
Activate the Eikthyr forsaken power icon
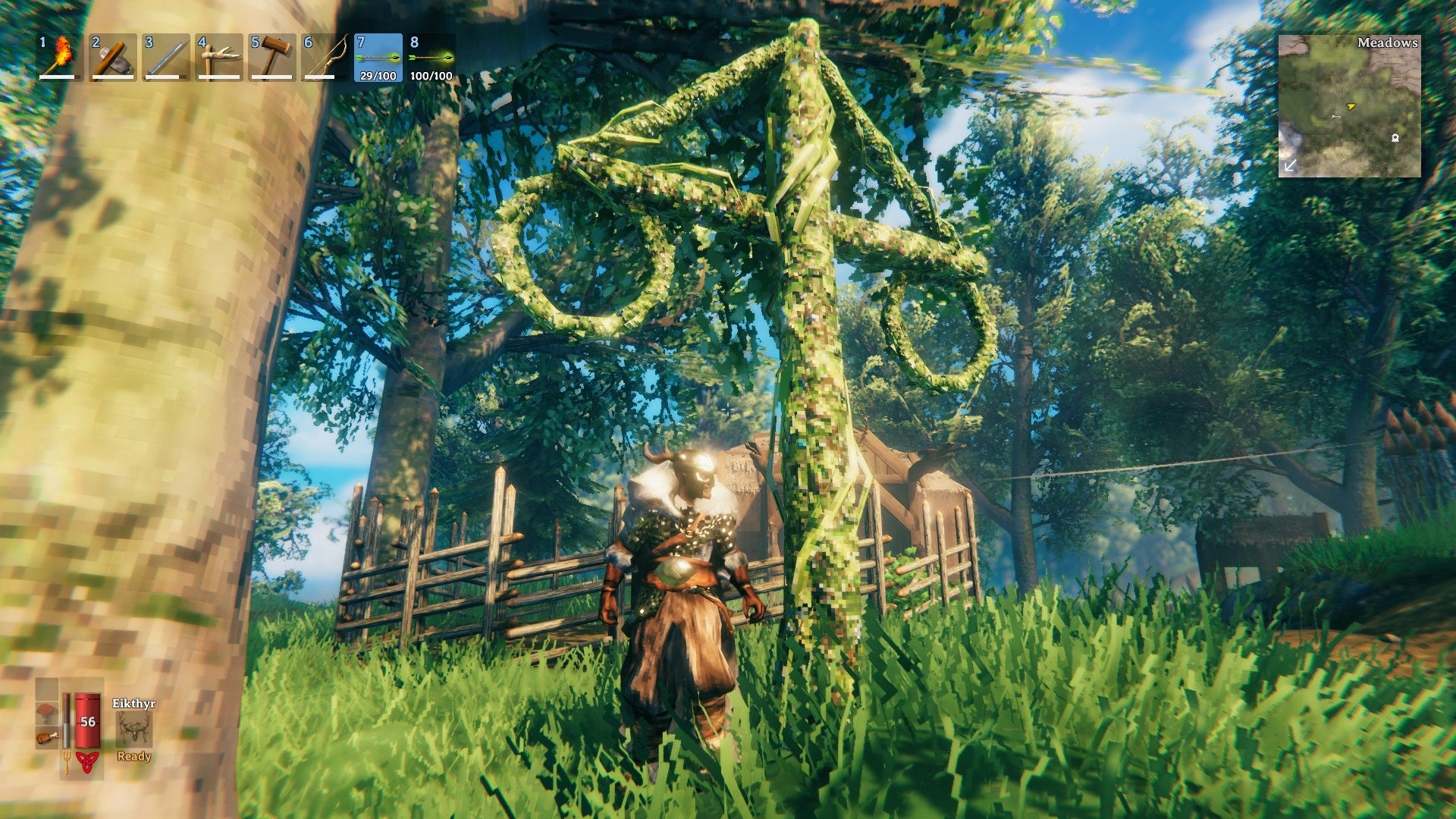[134, 730]
